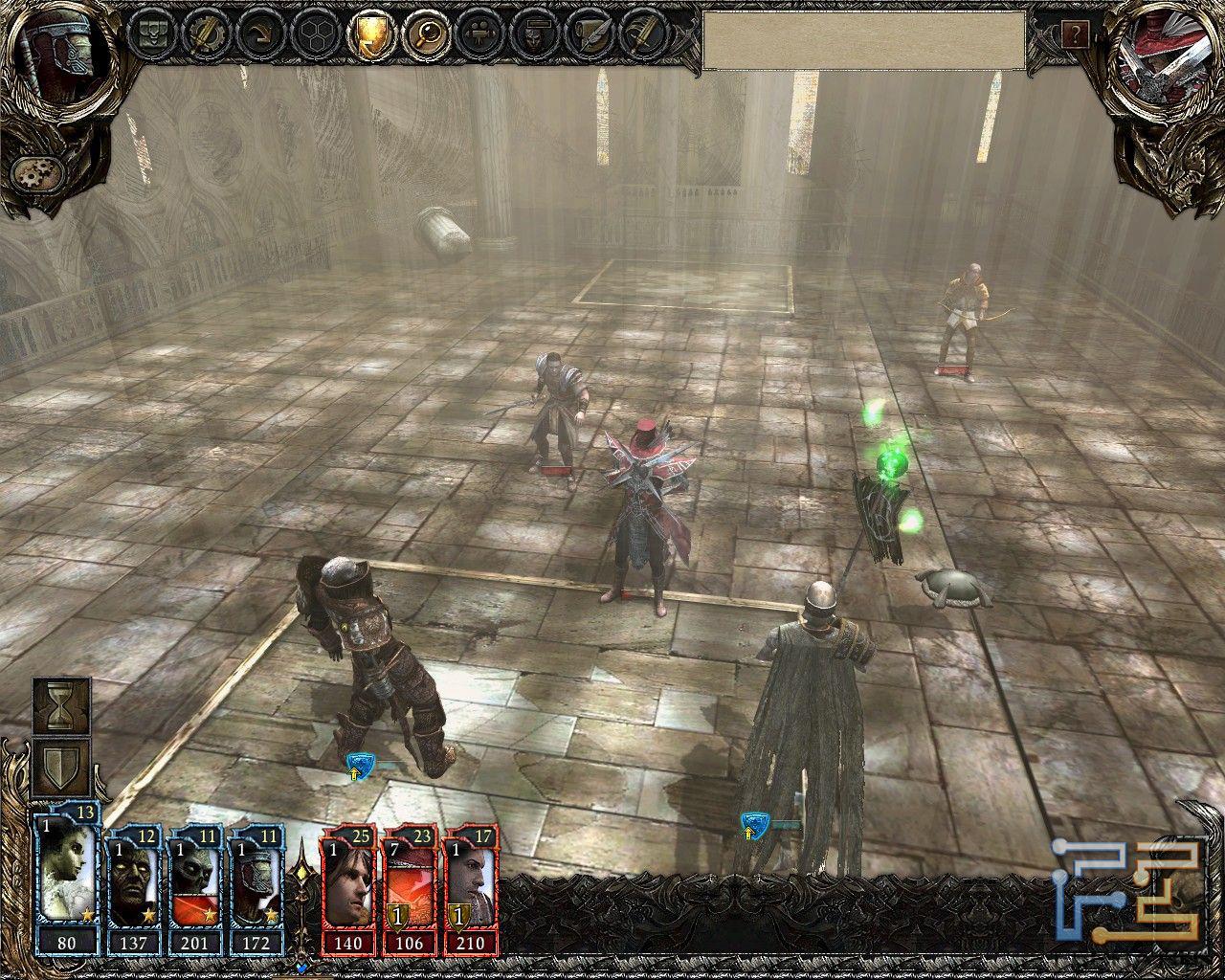Select the pale statue unit card with 80 HP
This screenshot has width=1225, height=980.
pyautogui.click(x=66, y=887)
